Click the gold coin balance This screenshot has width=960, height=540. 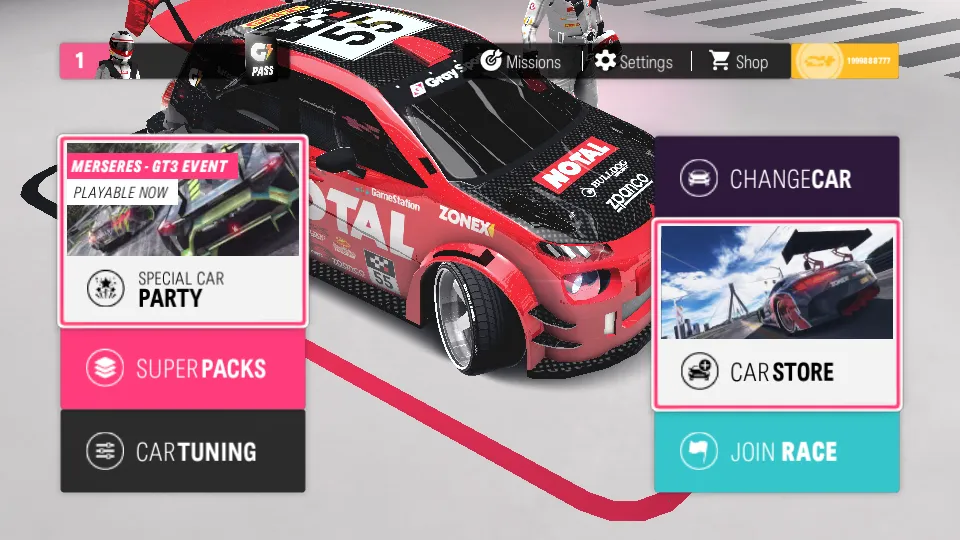[x=844, y=62]
